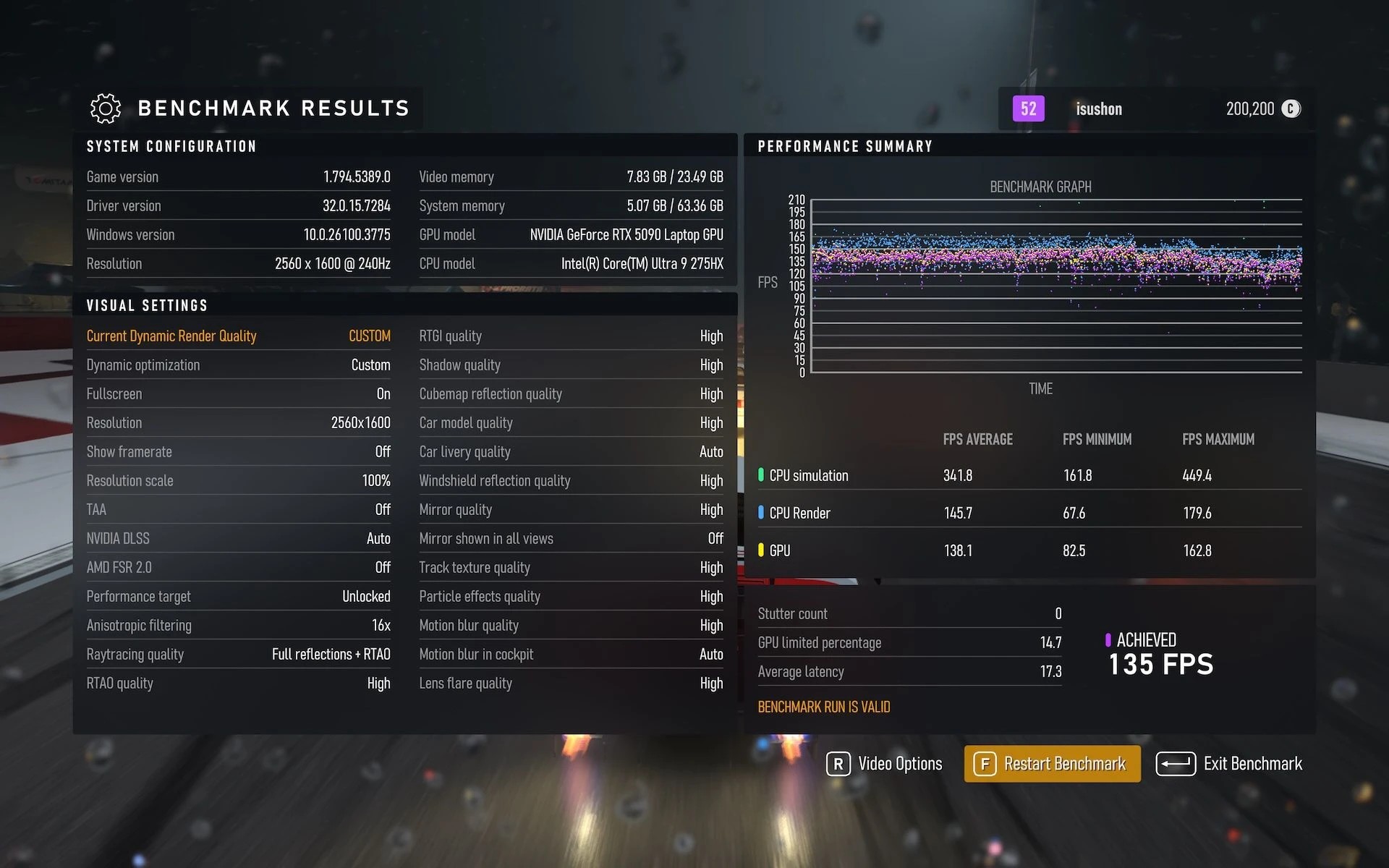The image size is (1389, 868).
Task: Open Video Options
Action: coord(885,764)
